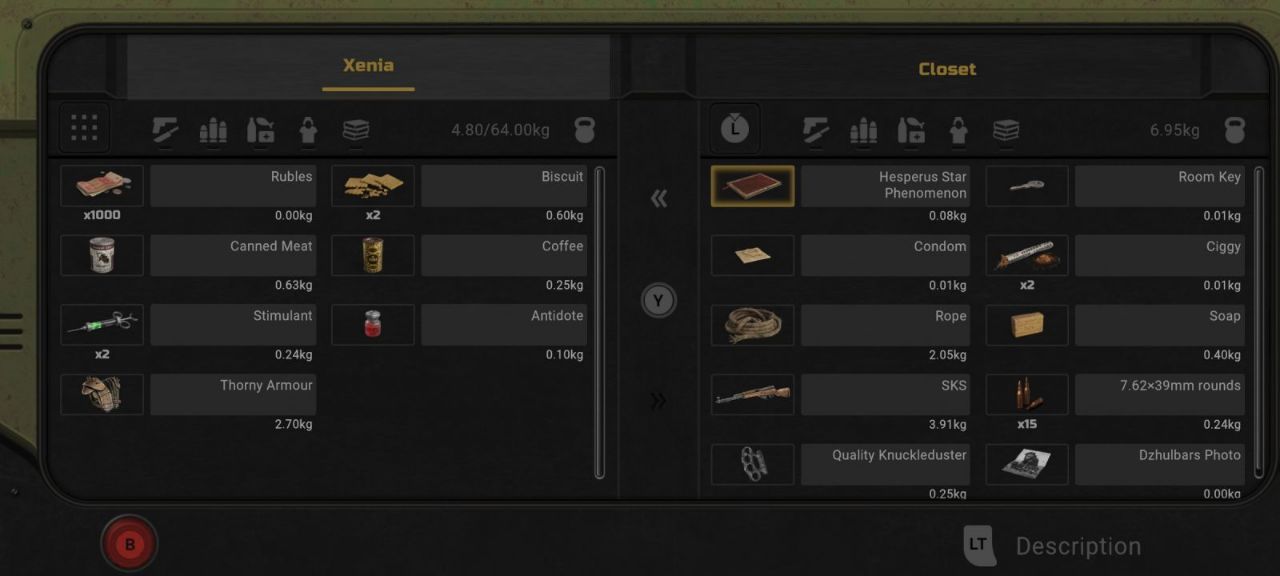
Task: Choose the 7.62×39mm rounds stack
Action: (x=1027, y=394)
